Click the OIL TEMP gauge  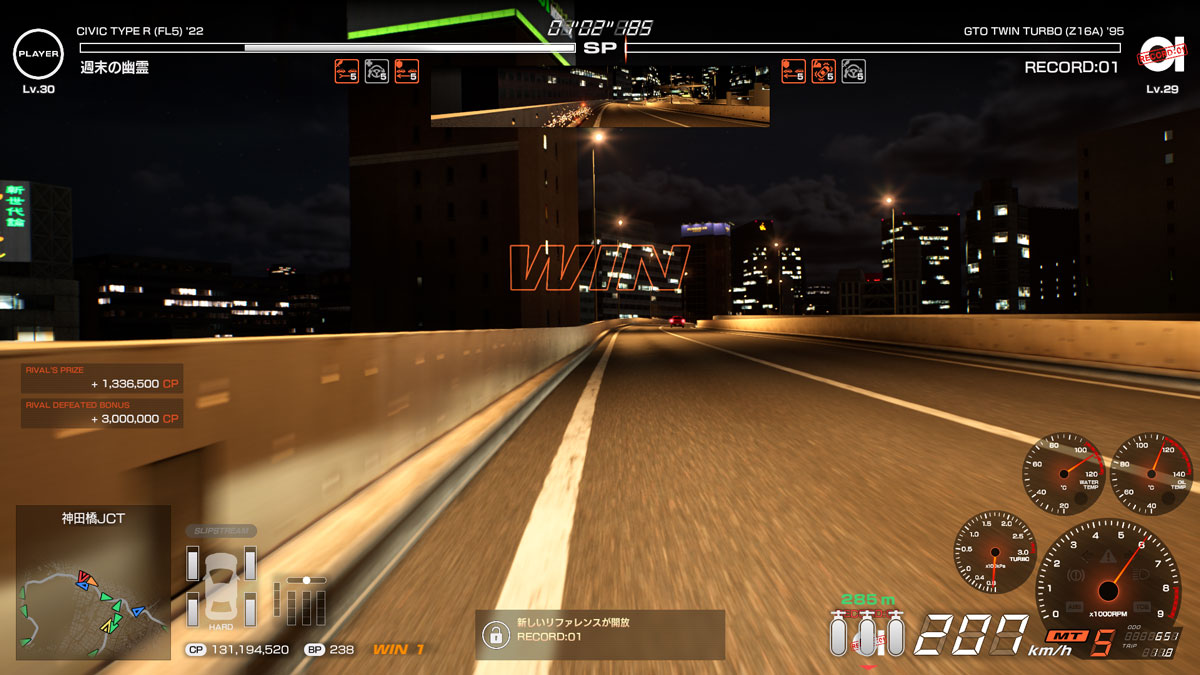[1151, 474]
